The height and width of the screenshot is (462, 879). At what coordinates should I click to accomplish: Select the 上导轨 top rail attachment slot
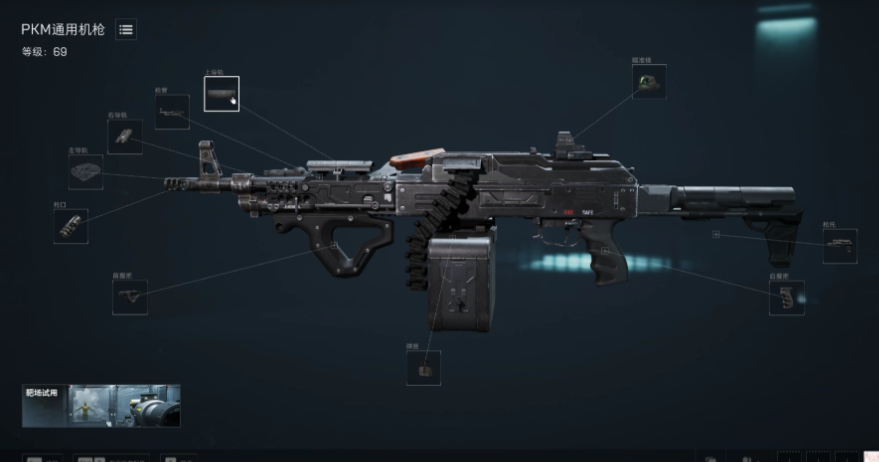tap(221, 94)
